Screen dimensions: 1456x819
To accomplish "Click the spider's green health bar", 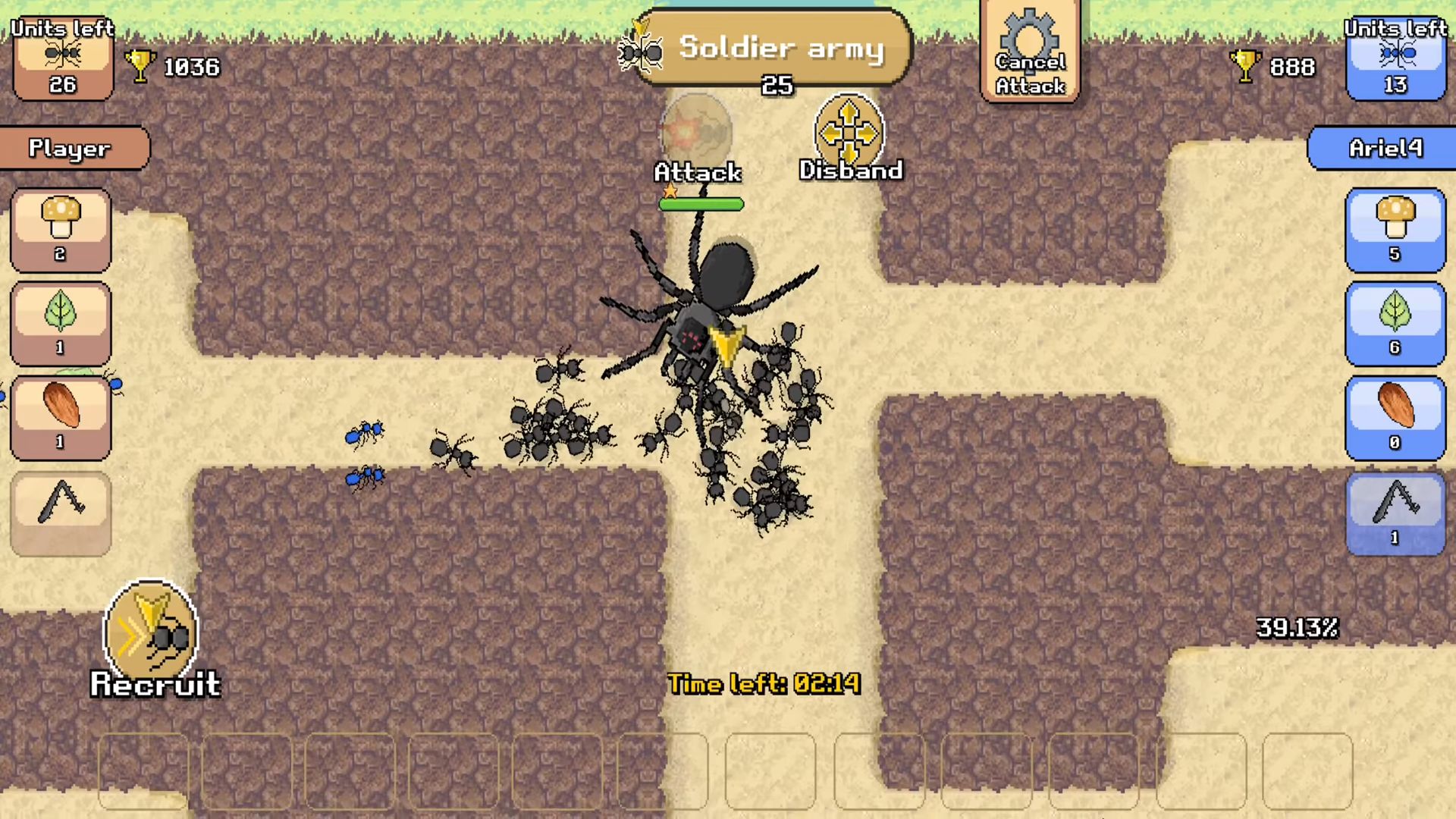I will click(x=701, y=203).
